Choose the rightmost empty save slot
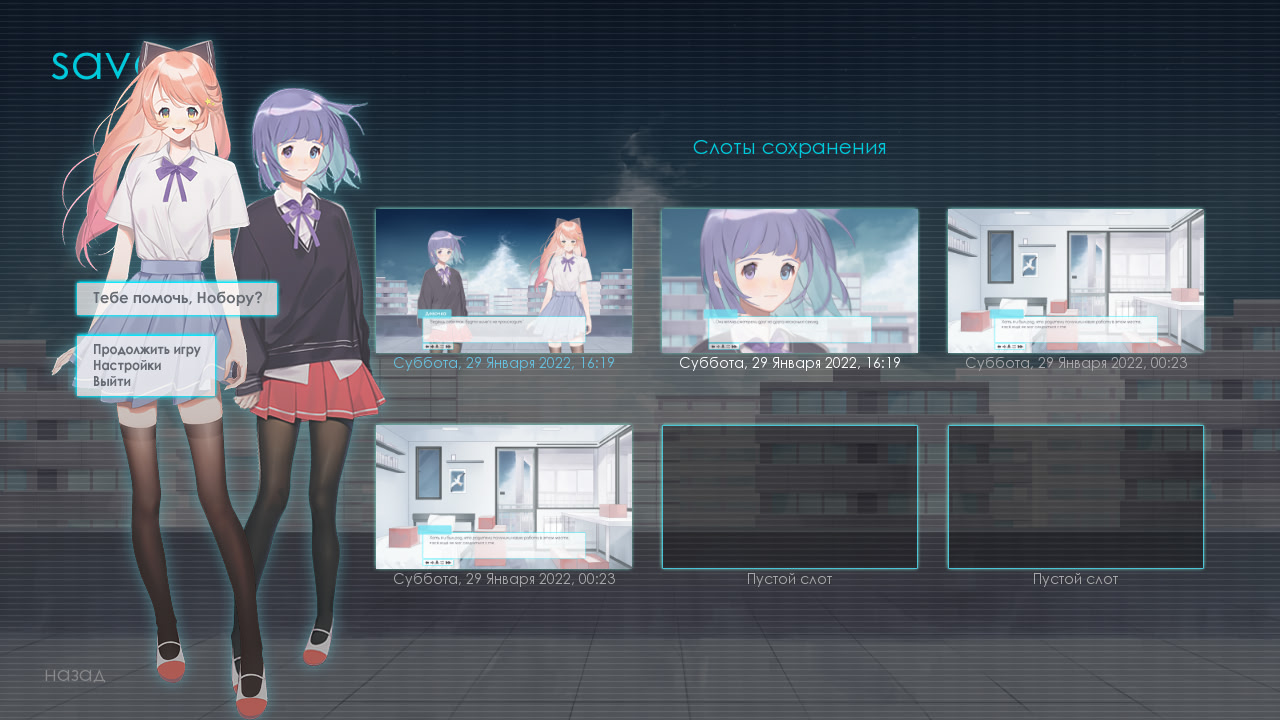The height and width of the screenshot is (720, 1280). click(1074, 496)
